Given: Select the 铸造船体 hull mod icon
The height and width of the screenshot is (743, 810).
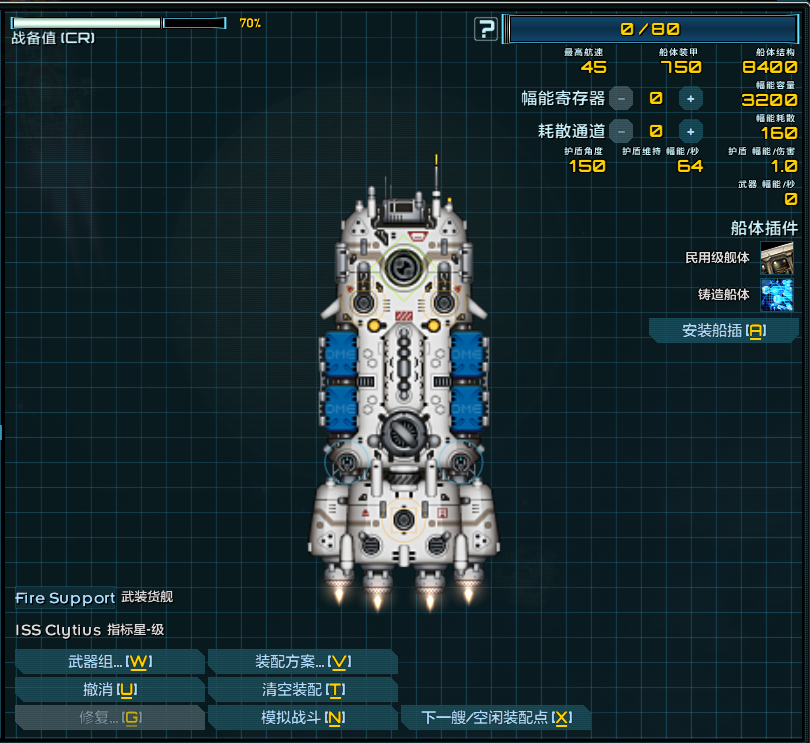Looking at the screenshot, I should 777,295.
